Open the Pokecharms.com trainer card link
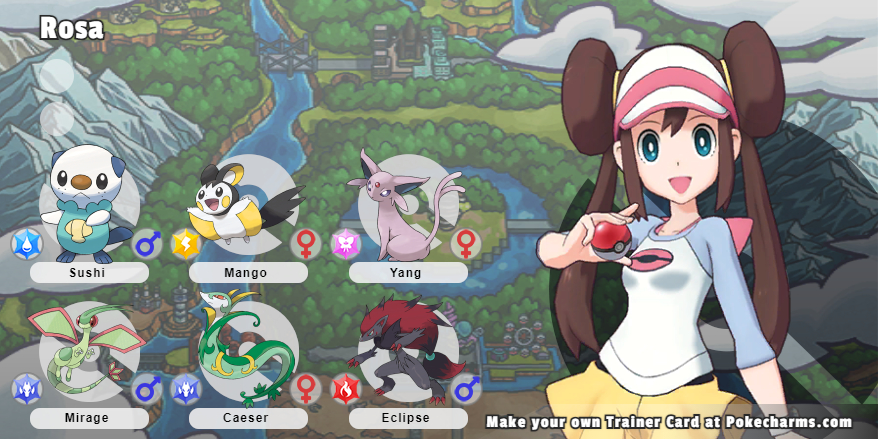The width and height of the screenshot is (878, 439). coord(669,422)
